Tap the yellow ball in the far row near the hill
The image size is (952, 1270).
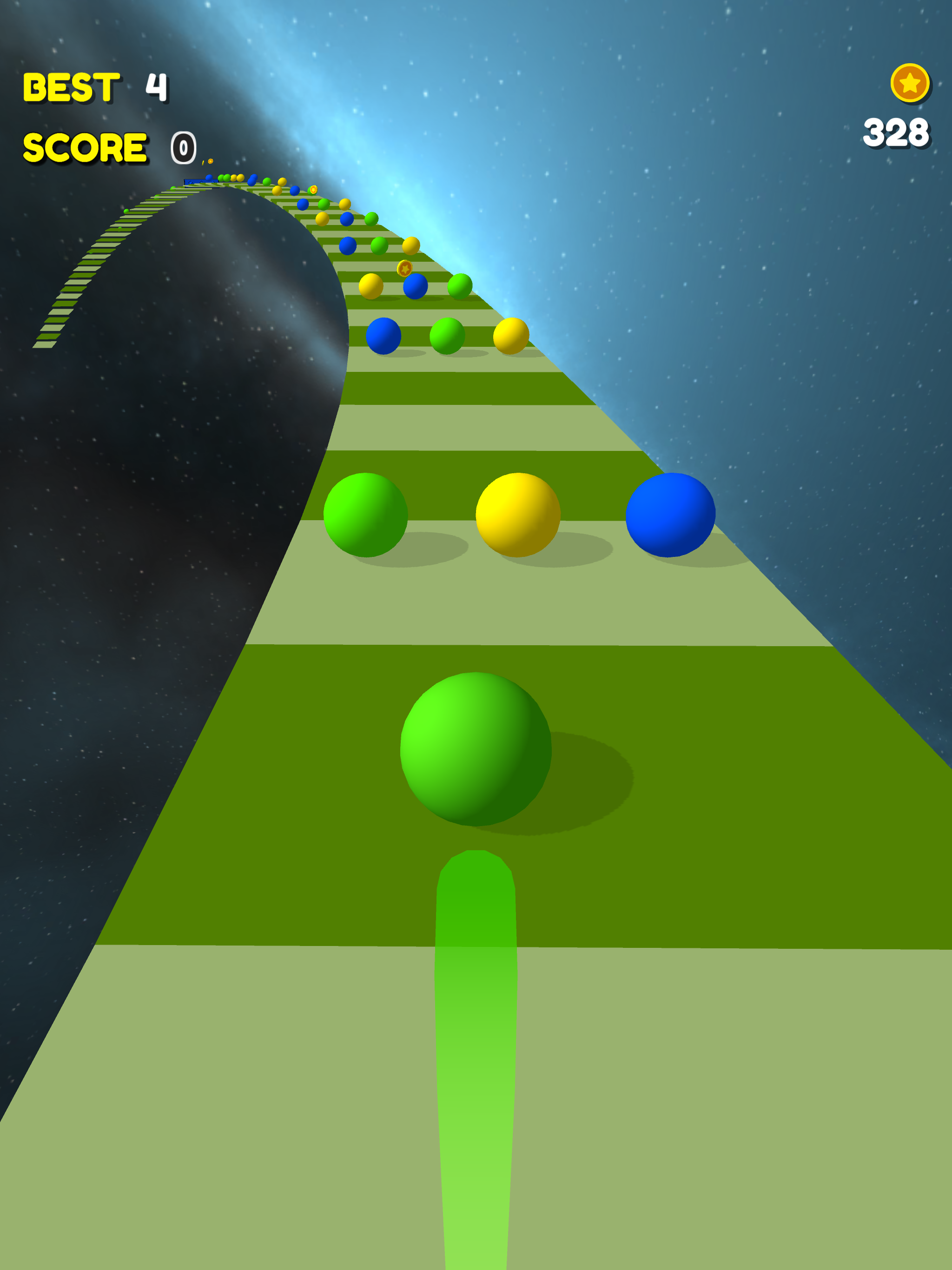click(322, 220)
